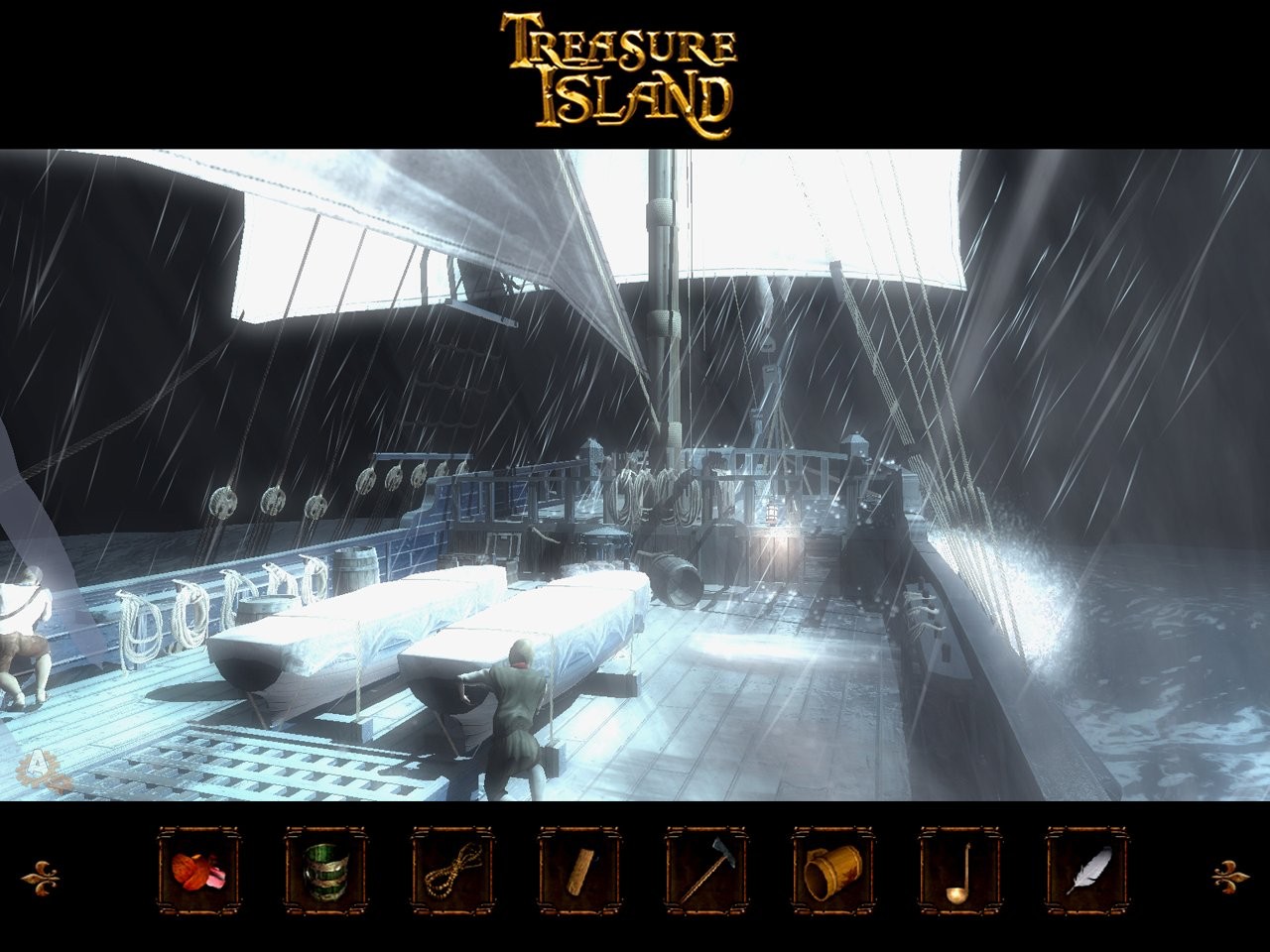This screenshot has height=952, width=1270.
Task: Choose the ladle inventory slot
Action: point(960,870)
